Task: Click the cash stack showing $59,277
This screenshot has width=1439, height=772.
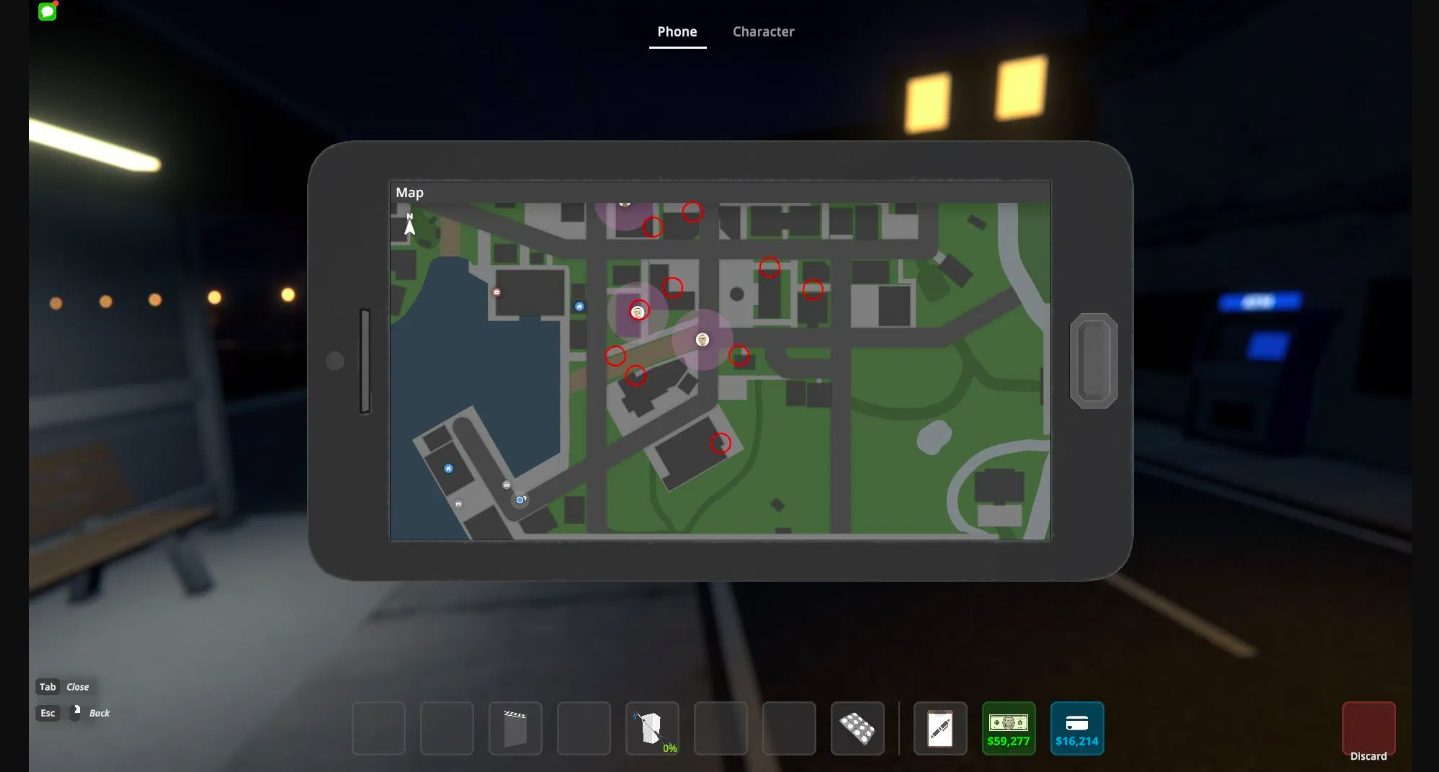Action: click(x=1008, y=728)
